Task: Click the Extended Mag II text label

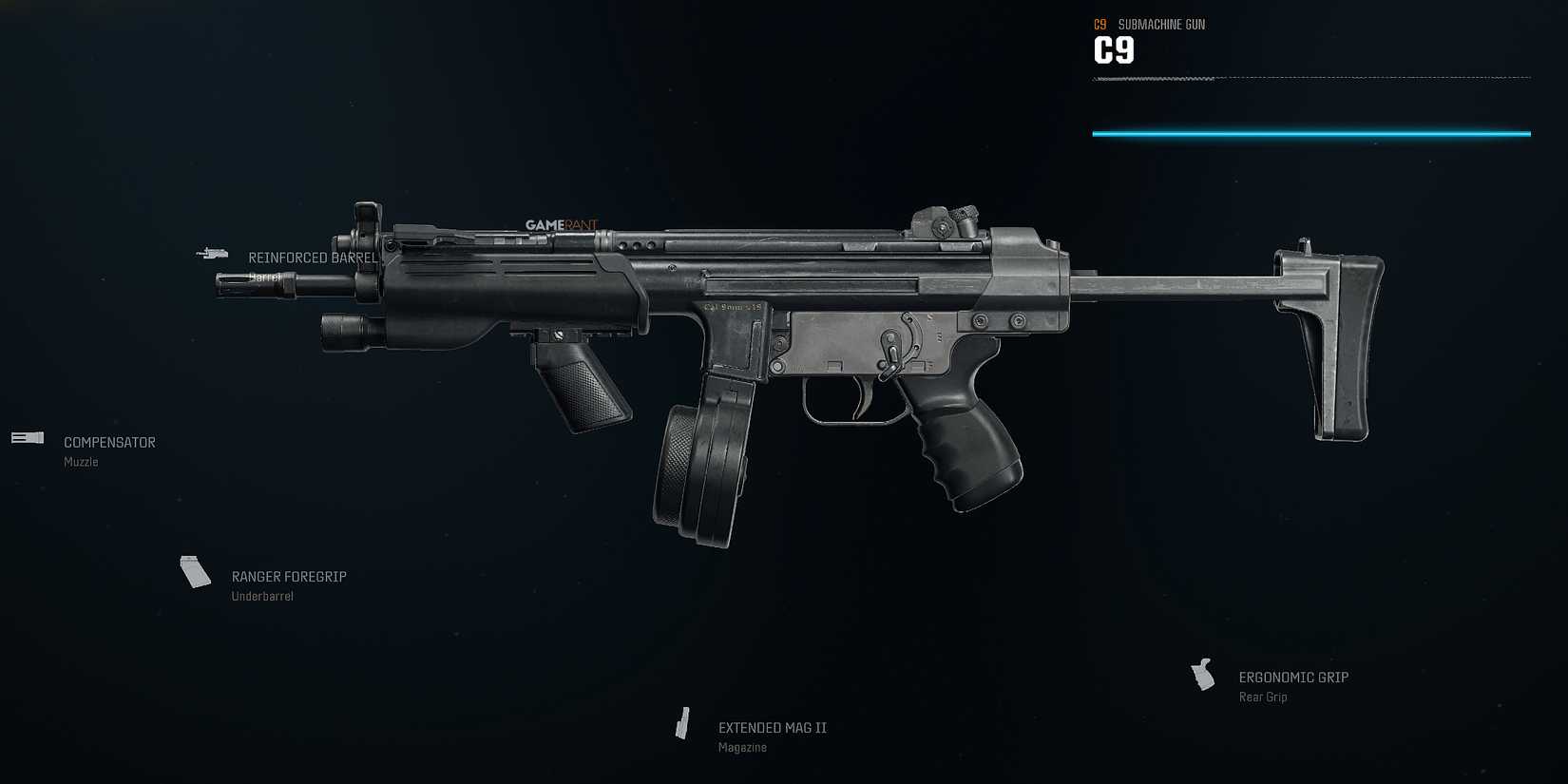Action: (x=773, y=727)
